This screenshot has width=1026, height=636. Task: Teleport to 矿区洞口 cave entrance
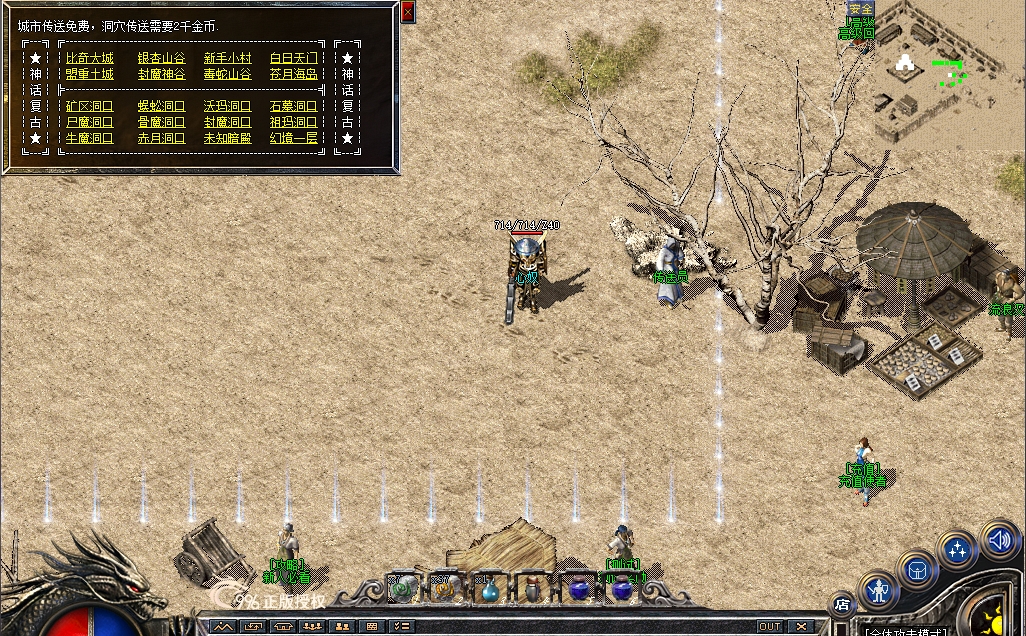(90, 106)
